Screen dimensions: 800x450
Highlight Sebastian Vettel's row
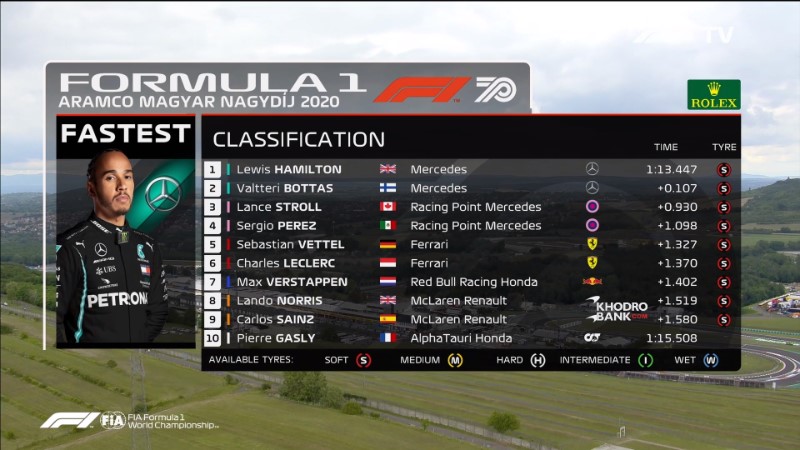click(x=290, y=244)
